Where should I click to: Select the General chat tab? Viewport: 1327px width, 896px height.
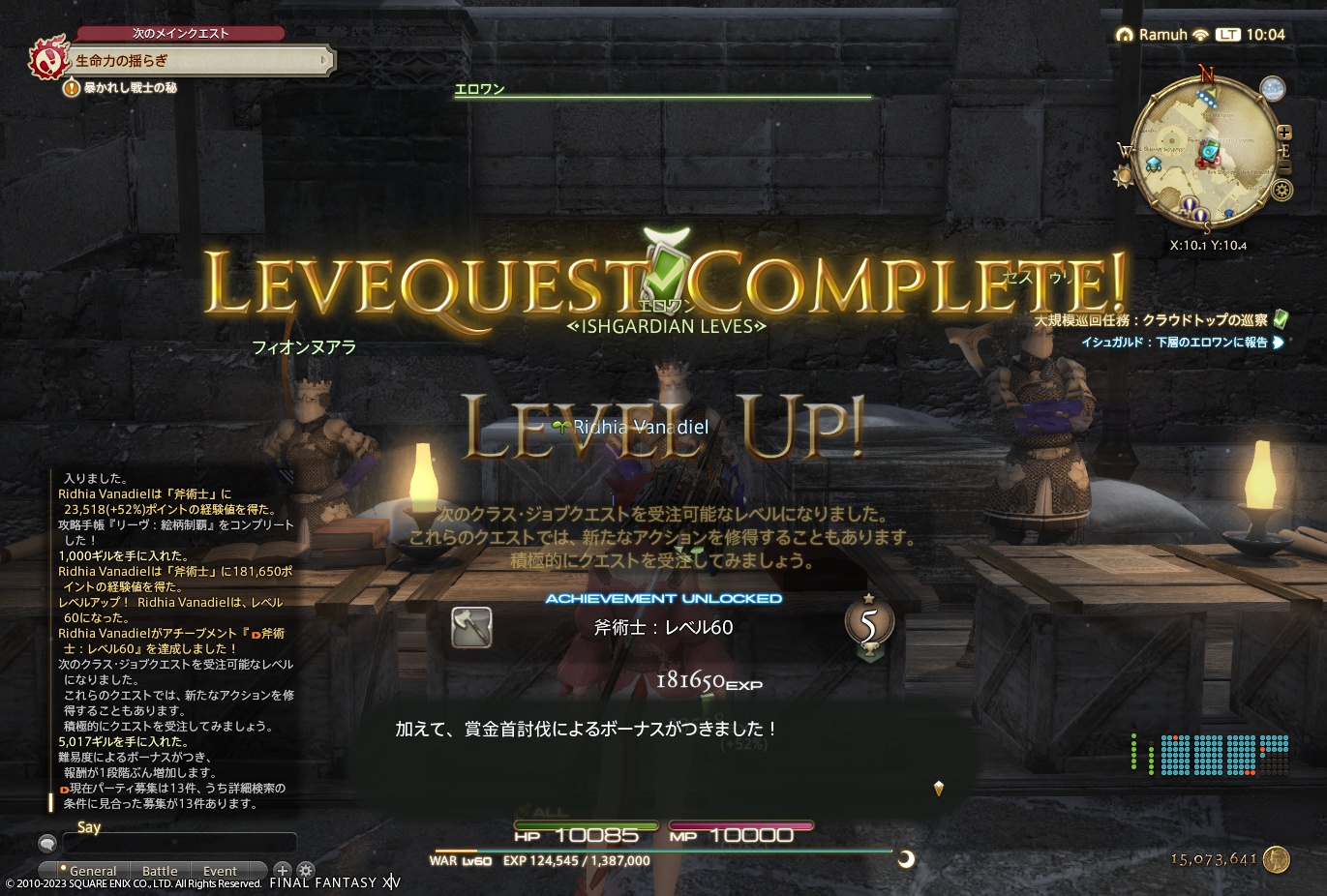tap(94, 870)
